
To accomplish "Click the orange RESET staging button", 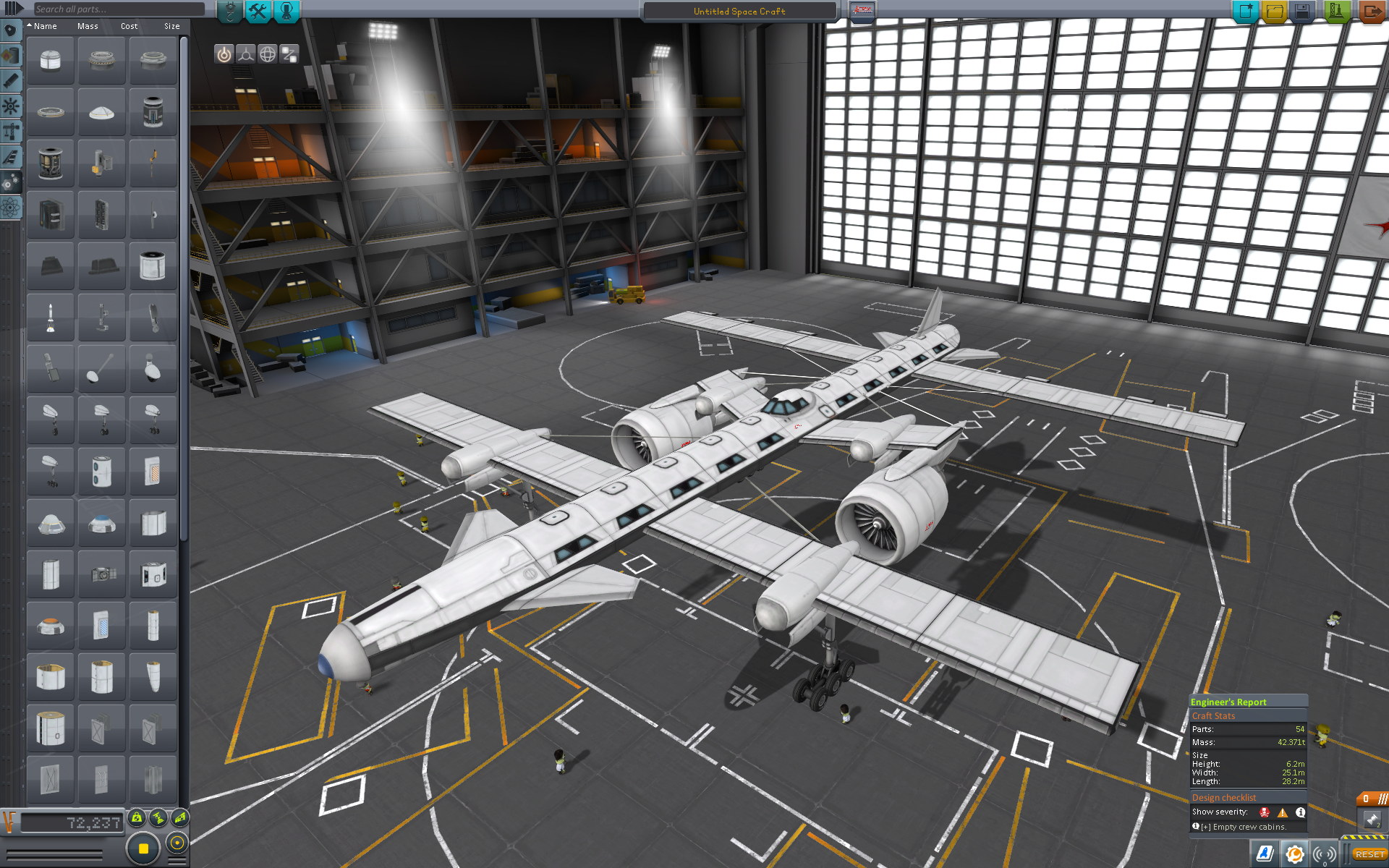I will (1369, 854).
